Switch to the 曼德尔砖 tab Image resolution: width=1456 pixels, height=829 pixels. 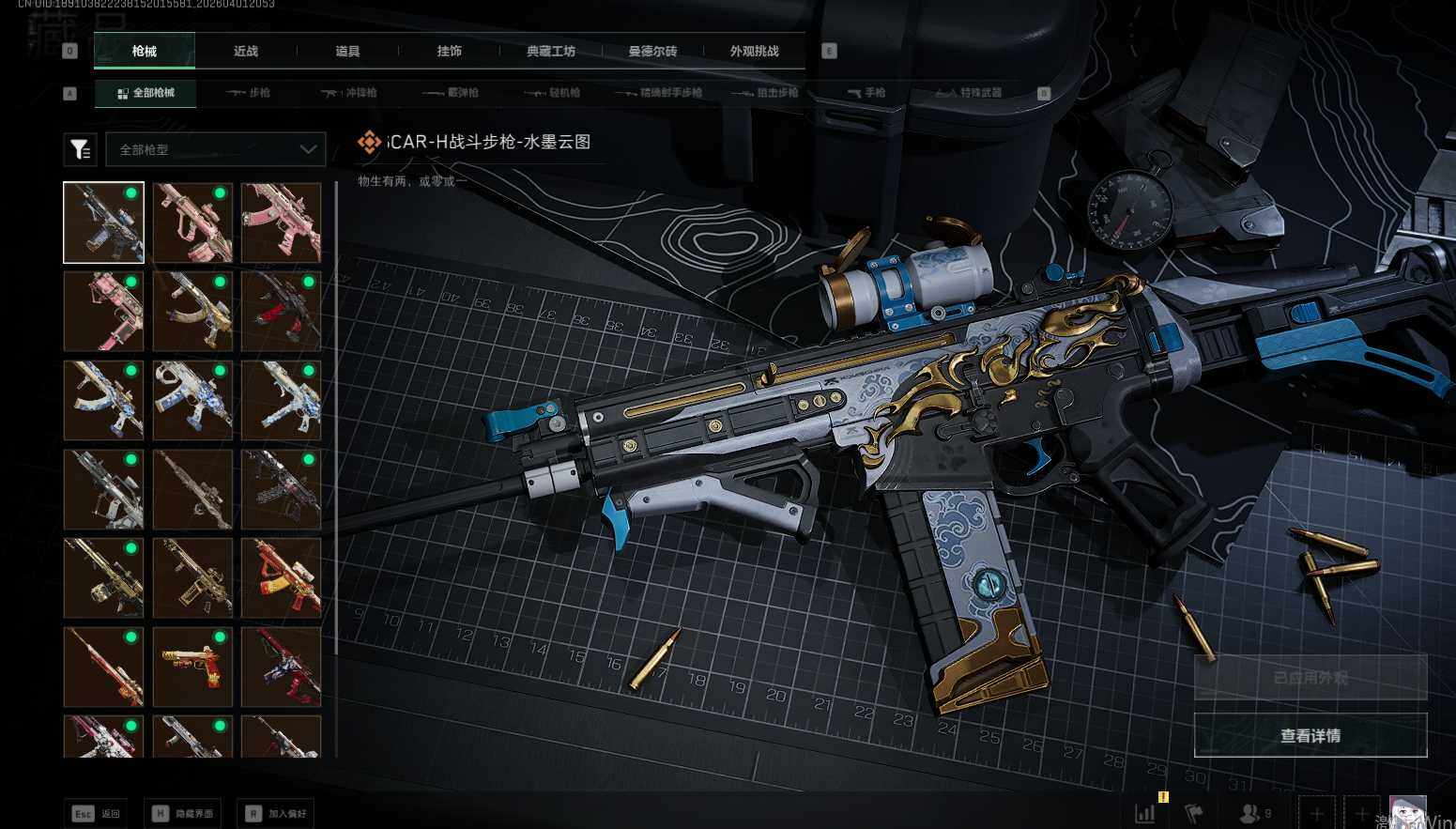tap(652, 51)
